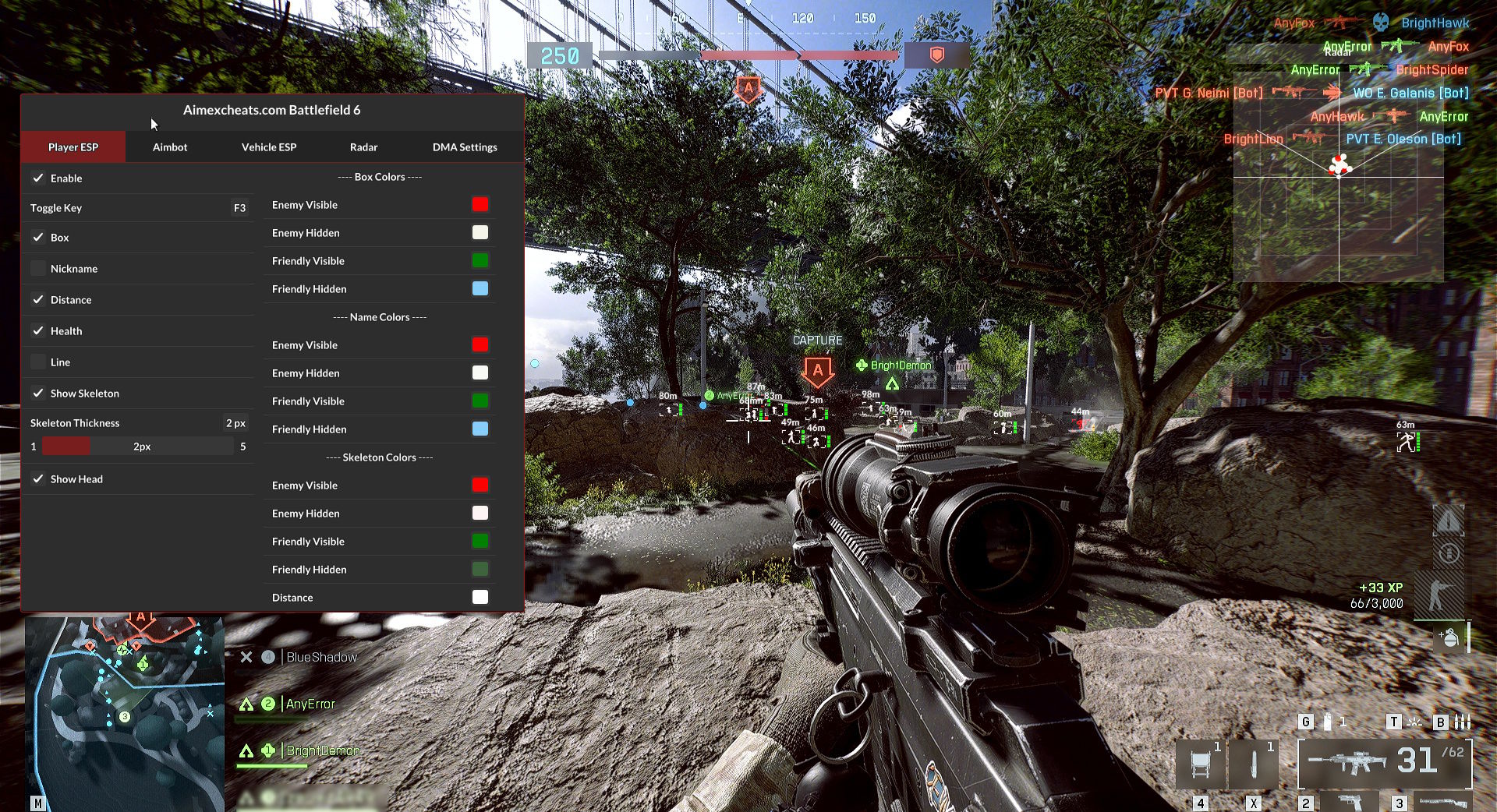This screenshot has width=1497, height=812.
Task: Enable the Nickname checkbox
Action: point(38,269)
